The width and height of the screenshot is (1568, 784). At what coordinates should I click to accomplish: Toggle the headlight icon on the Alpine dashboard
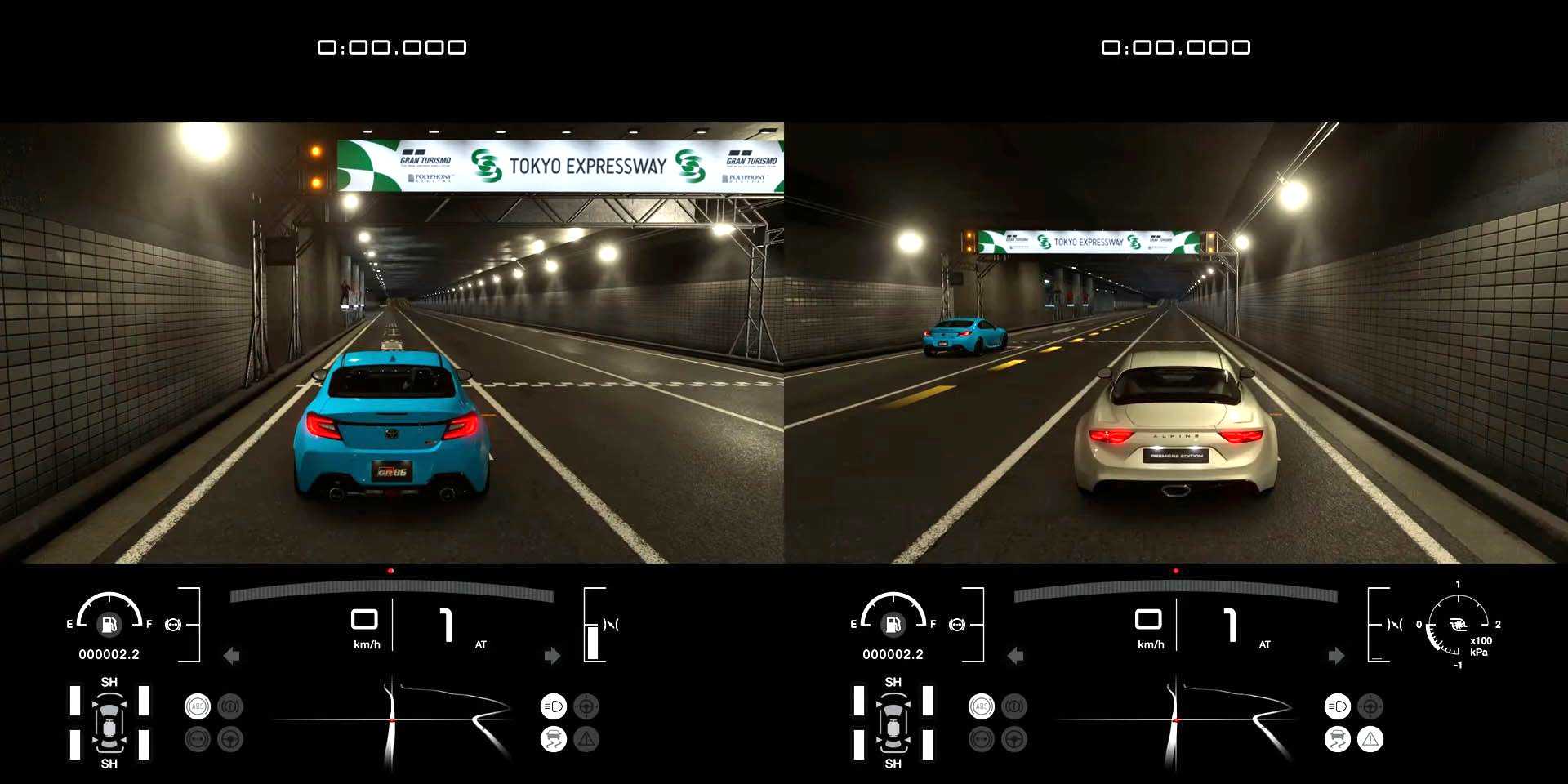(1337, 706)
